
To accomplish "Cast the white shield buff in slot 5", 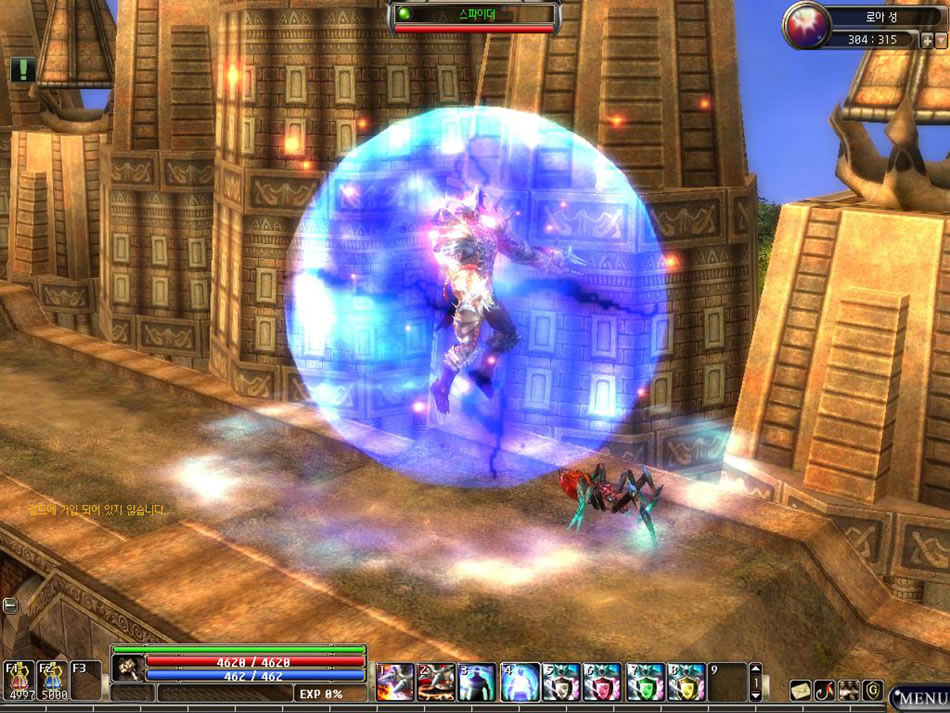I will click(x=561, y=681).
